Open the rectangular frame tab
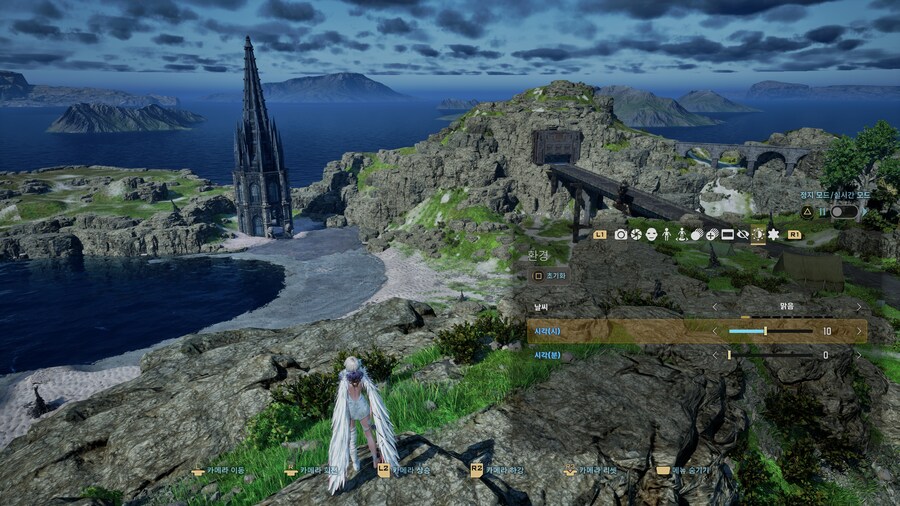The width and height of the screenshot is (900, 506). pos(727,234)
